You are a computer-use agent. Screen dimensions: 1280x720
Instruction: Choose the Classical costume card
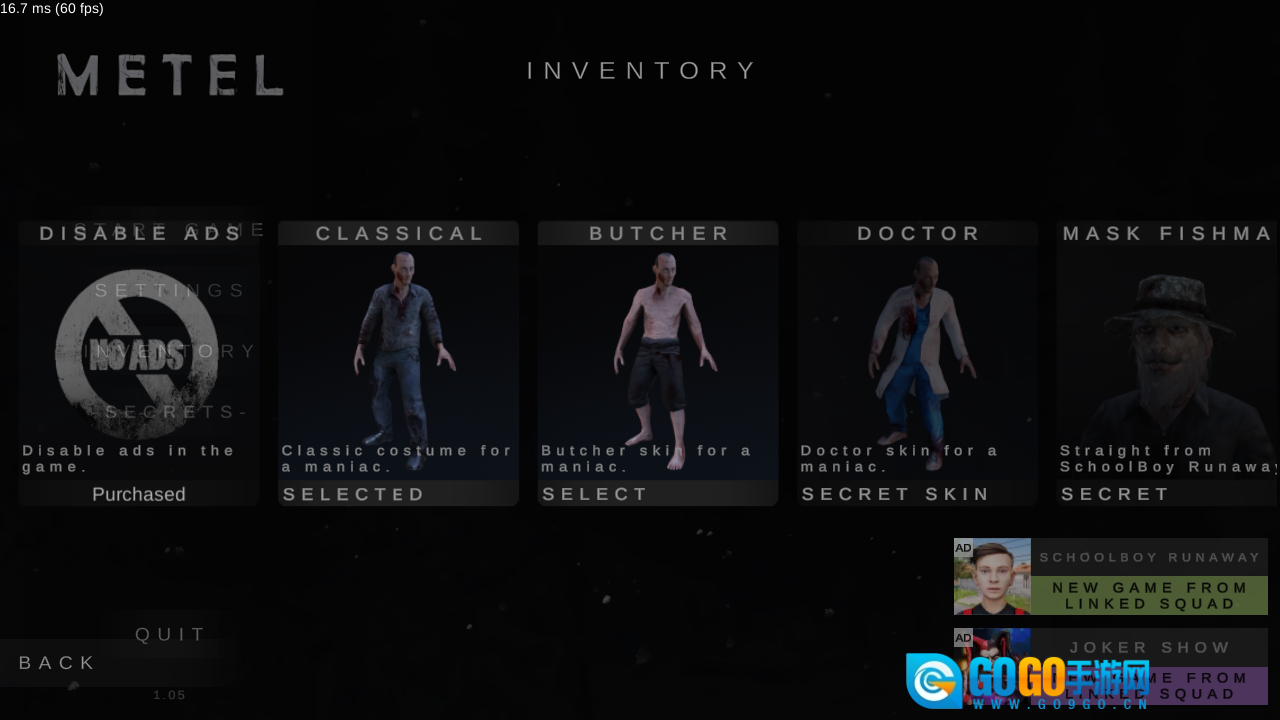coord(398,350)
